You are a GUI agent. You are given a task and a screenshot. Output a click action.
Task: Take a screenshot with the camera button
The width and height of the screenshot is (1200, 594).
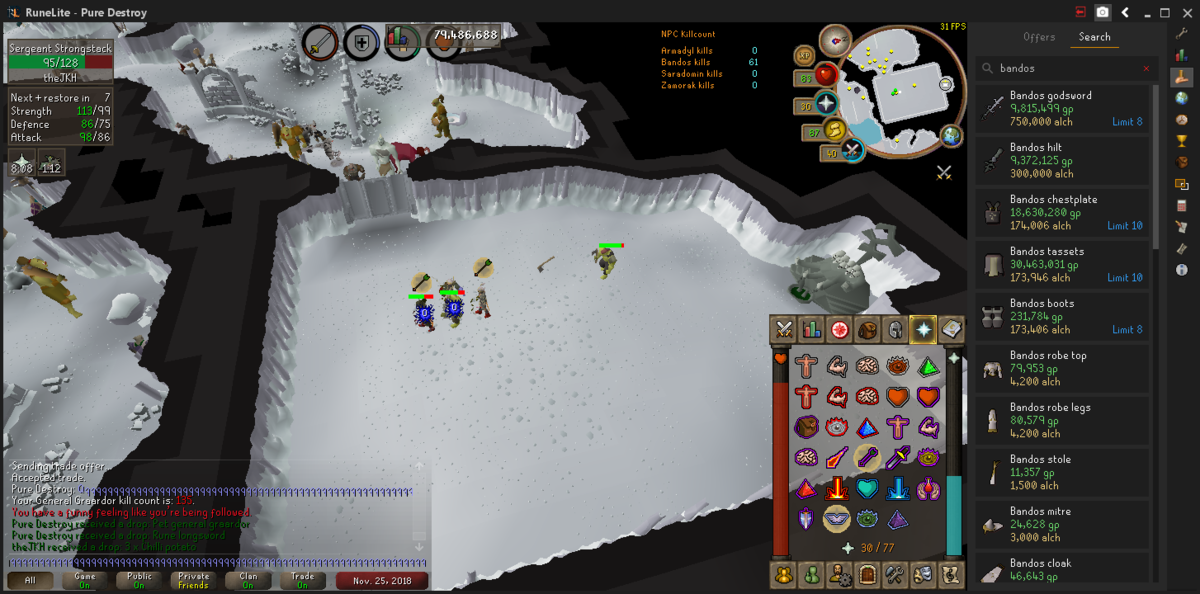coord(1102,12)
